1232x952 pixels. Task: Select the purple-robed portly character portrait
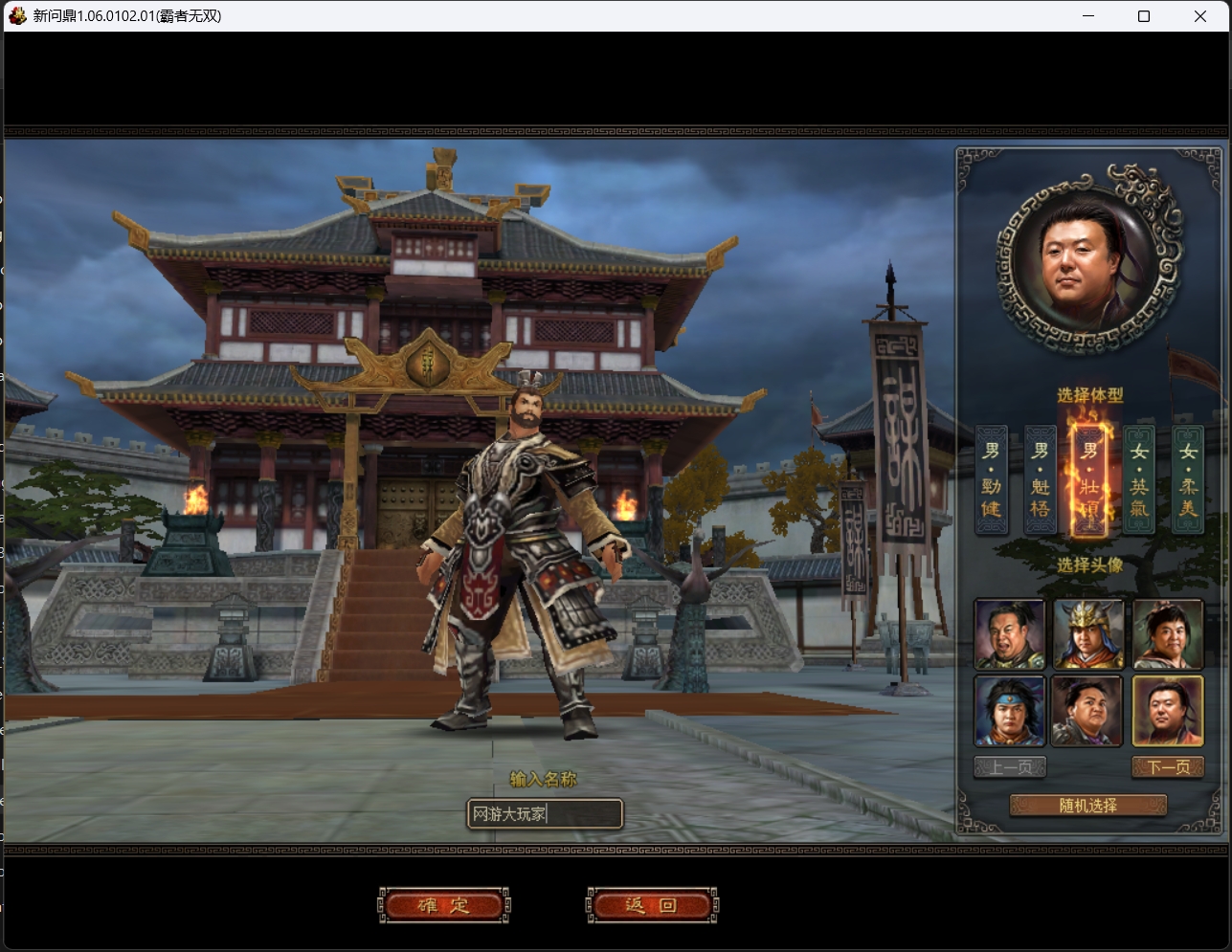point(1087,712)
